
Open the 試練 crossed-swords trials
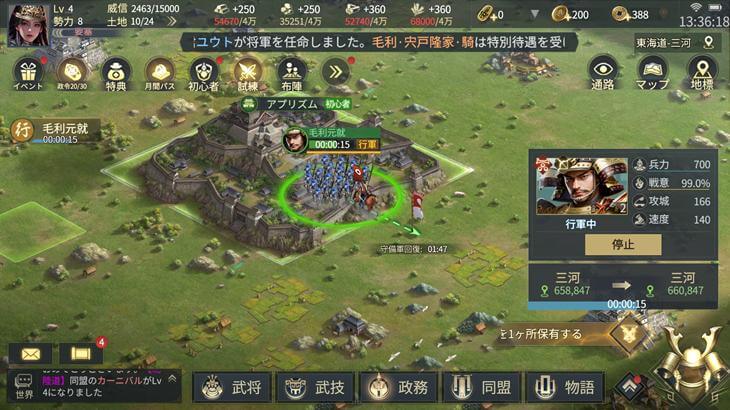(x=247, y=72)
